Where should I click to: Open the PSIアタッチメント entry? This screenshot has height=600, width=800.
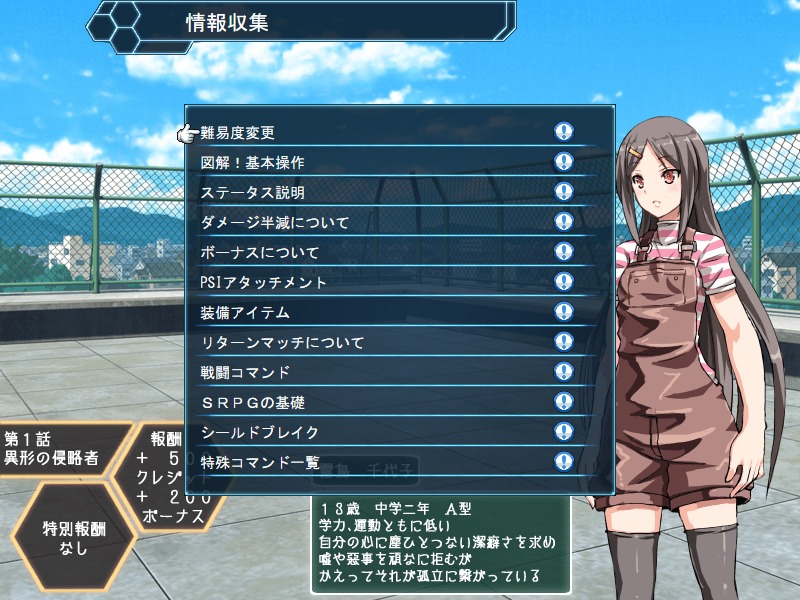264,282
